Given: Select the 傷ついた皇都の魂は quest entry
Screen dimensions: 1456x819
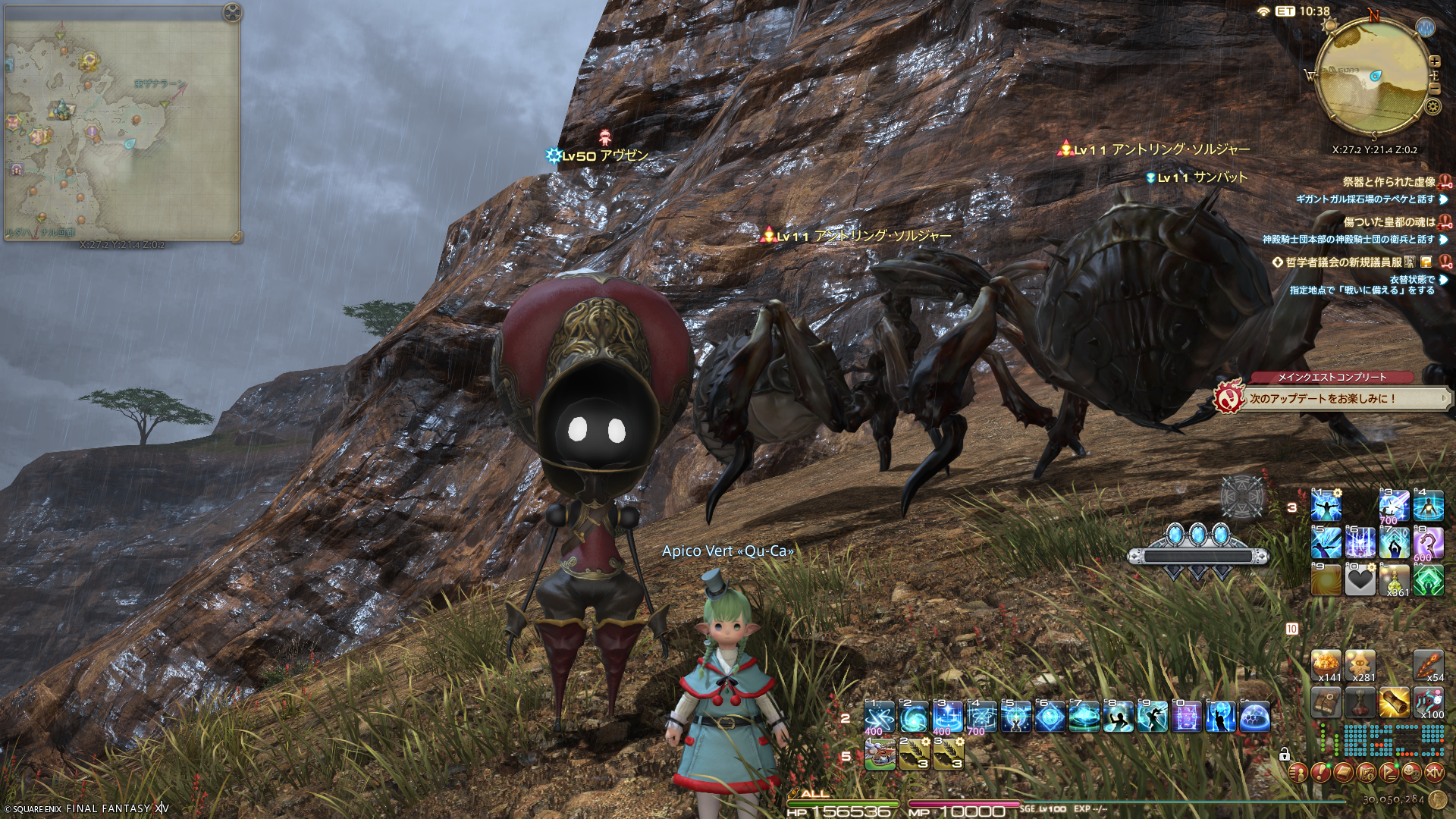Looking at the screenshot, I should 1389,222.
